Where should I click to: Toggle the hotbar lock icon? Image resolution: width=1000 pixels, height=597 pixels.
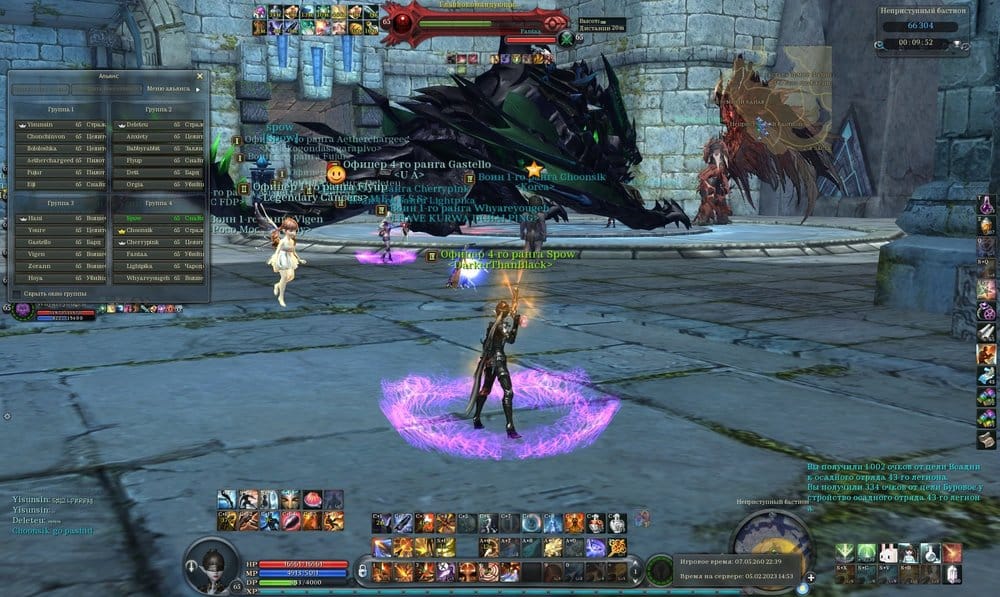coord(364,571)
